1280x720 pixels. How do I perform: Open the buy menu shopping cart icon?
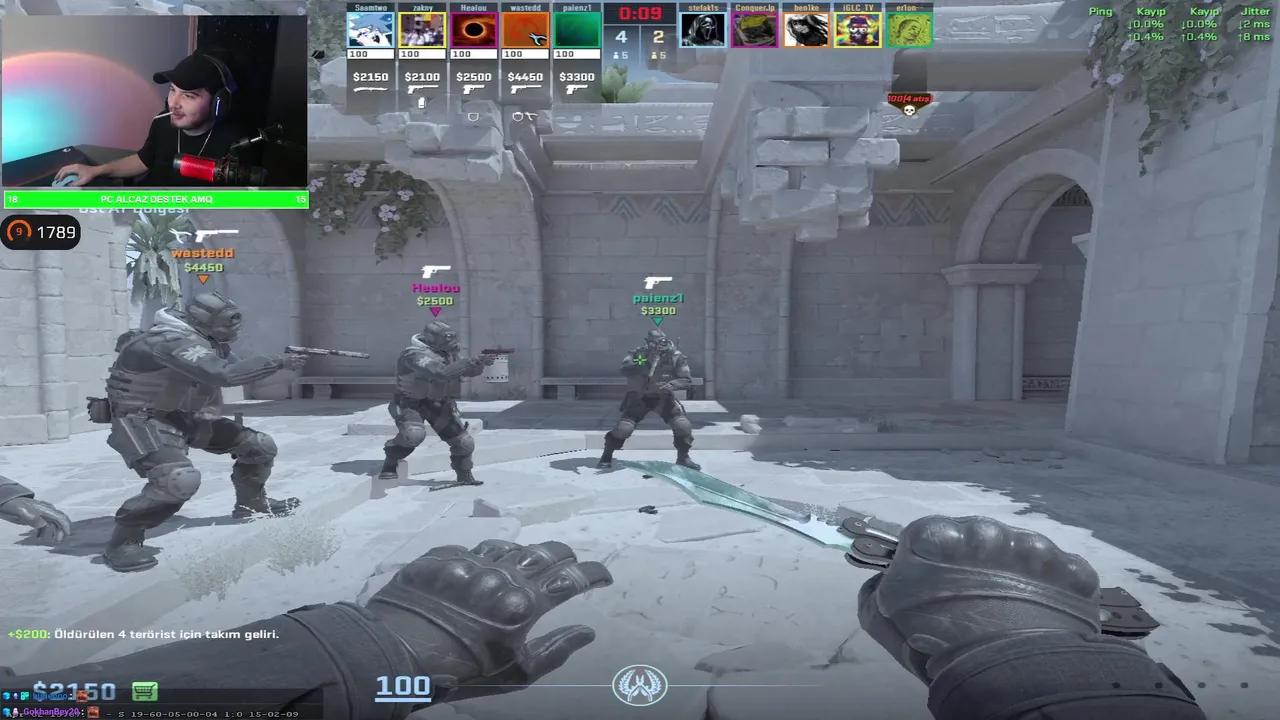(145, 692)
